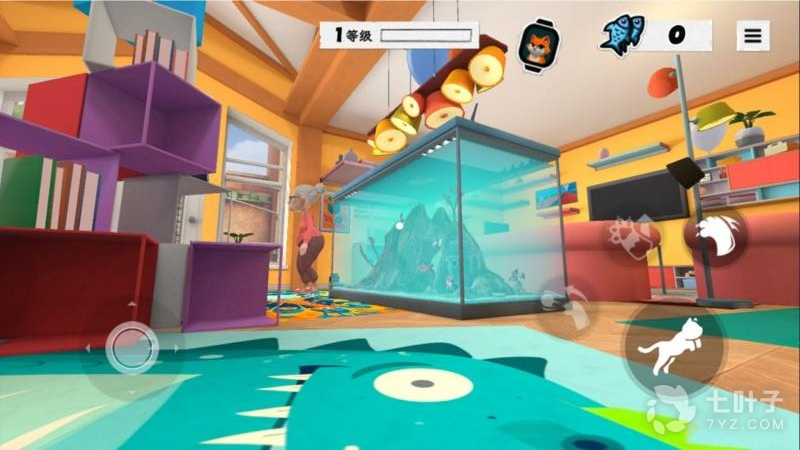Open the hamburger menu
Image resolution: width=800 pixels, height=450 pixels.
(752, 36)
